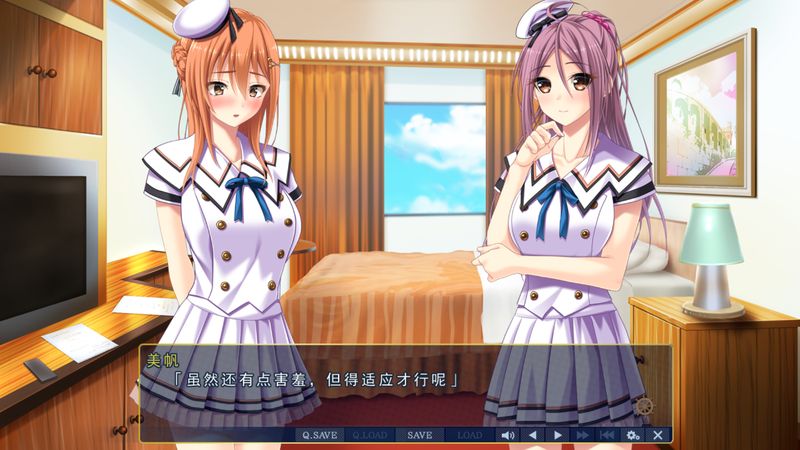This screenshot has width=800, height=450.
Task: Click the rewind-to-previous button with bar
Action: pos(607,435)
